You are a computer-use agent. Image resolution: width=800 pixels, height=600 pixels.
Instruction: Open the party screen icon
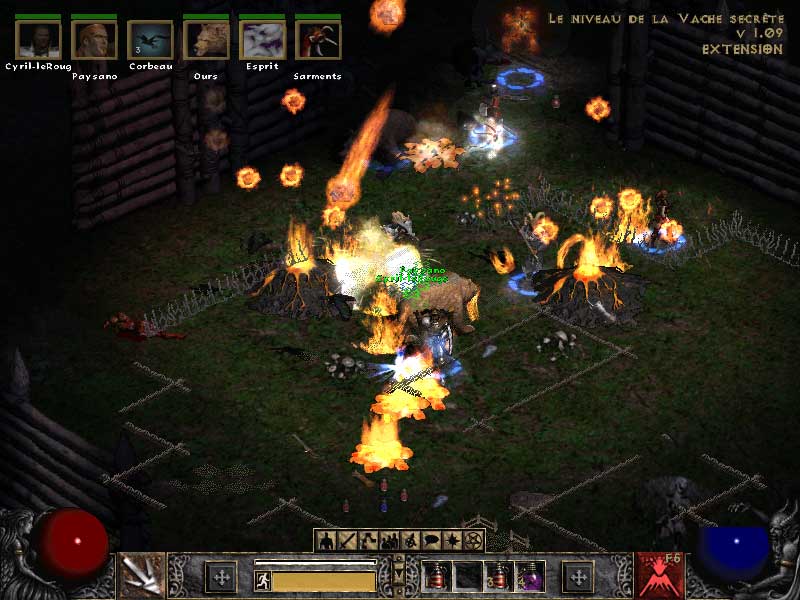[390, 541]
